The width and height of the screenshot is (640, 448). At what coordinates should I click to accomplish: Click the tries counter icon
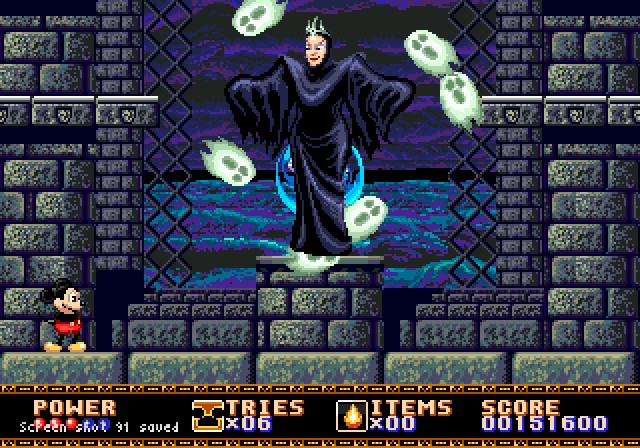coord(207,414)
